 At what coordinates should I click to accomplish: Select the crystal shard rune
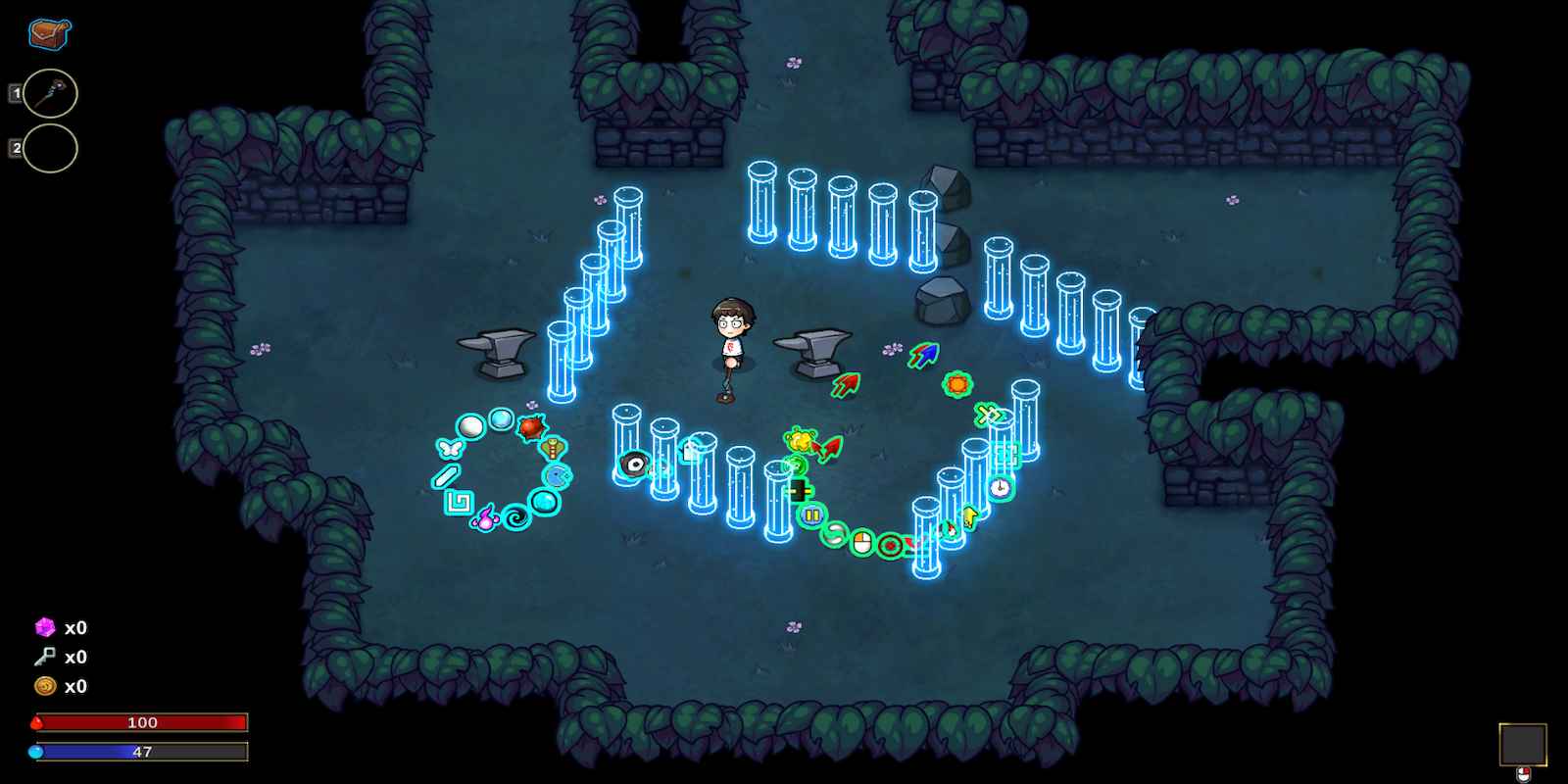[446, 475]
